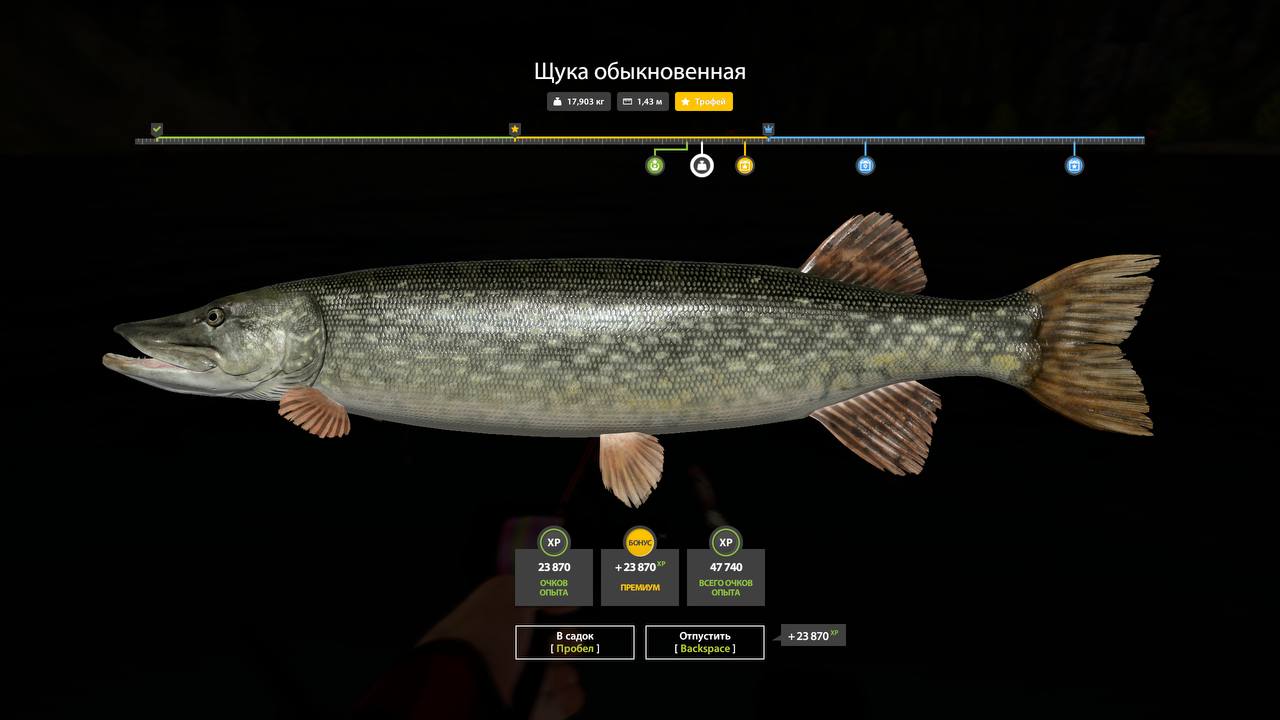Click the gold star trophy threshold marker
The width and height of the screenshot is (1280, 720).
coord(515,129)
